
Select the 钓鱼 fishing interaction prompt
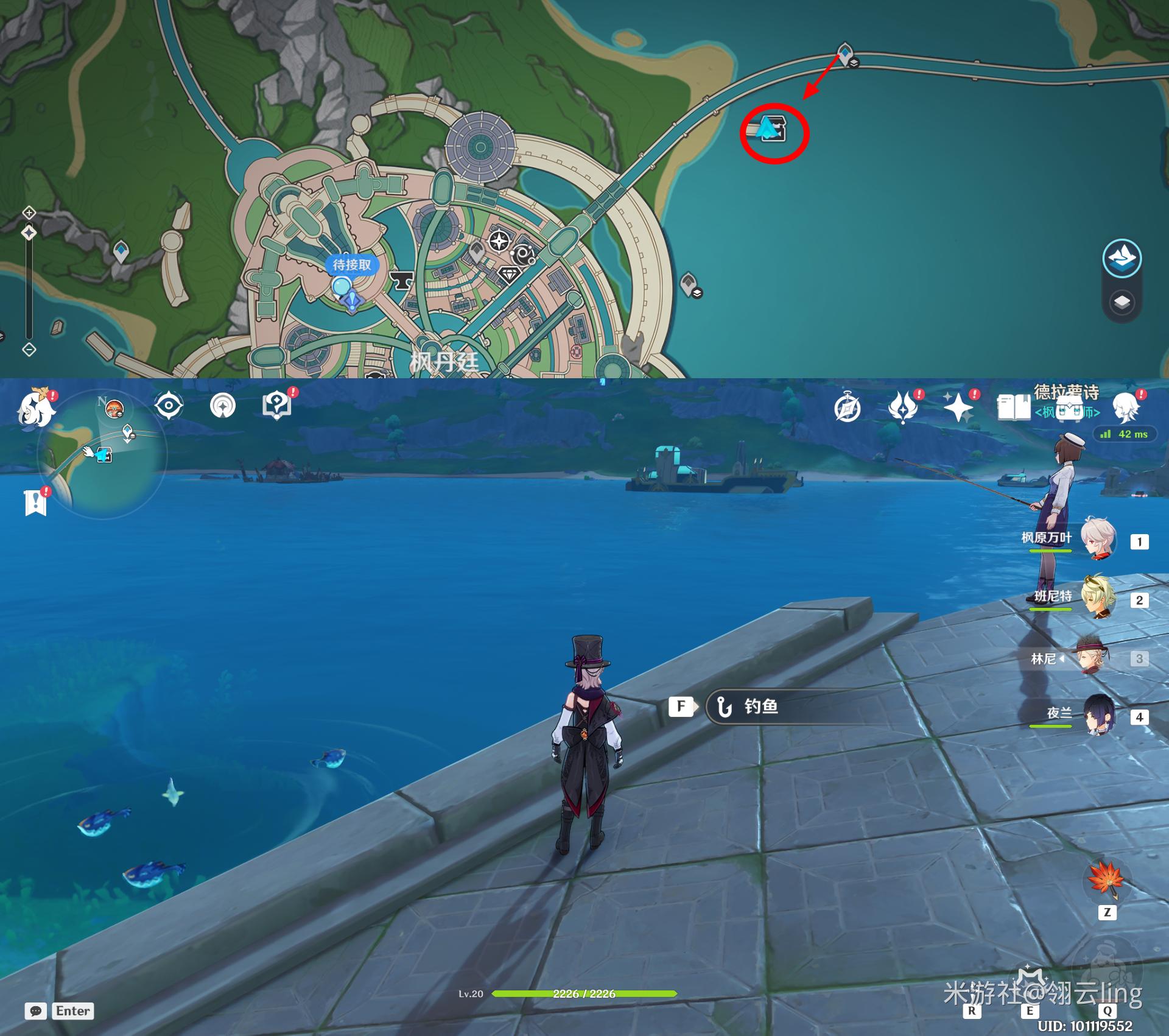pos(761,707)
